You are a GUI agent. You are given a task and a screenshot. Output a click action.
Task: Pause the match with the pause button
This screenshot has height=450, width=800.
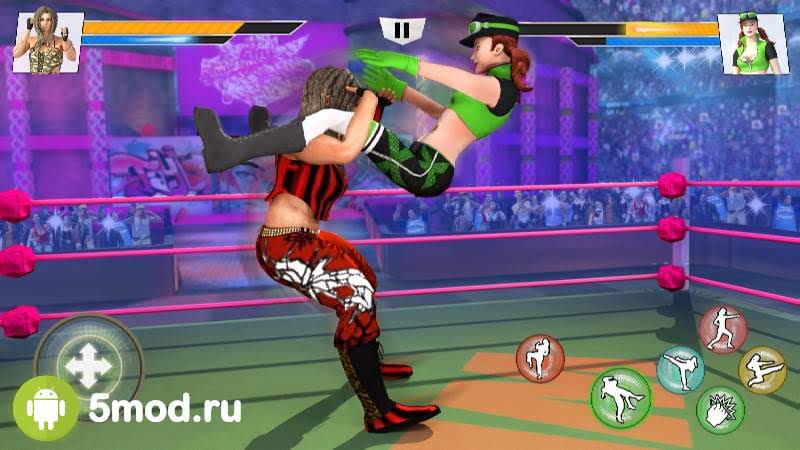(401, 31)
